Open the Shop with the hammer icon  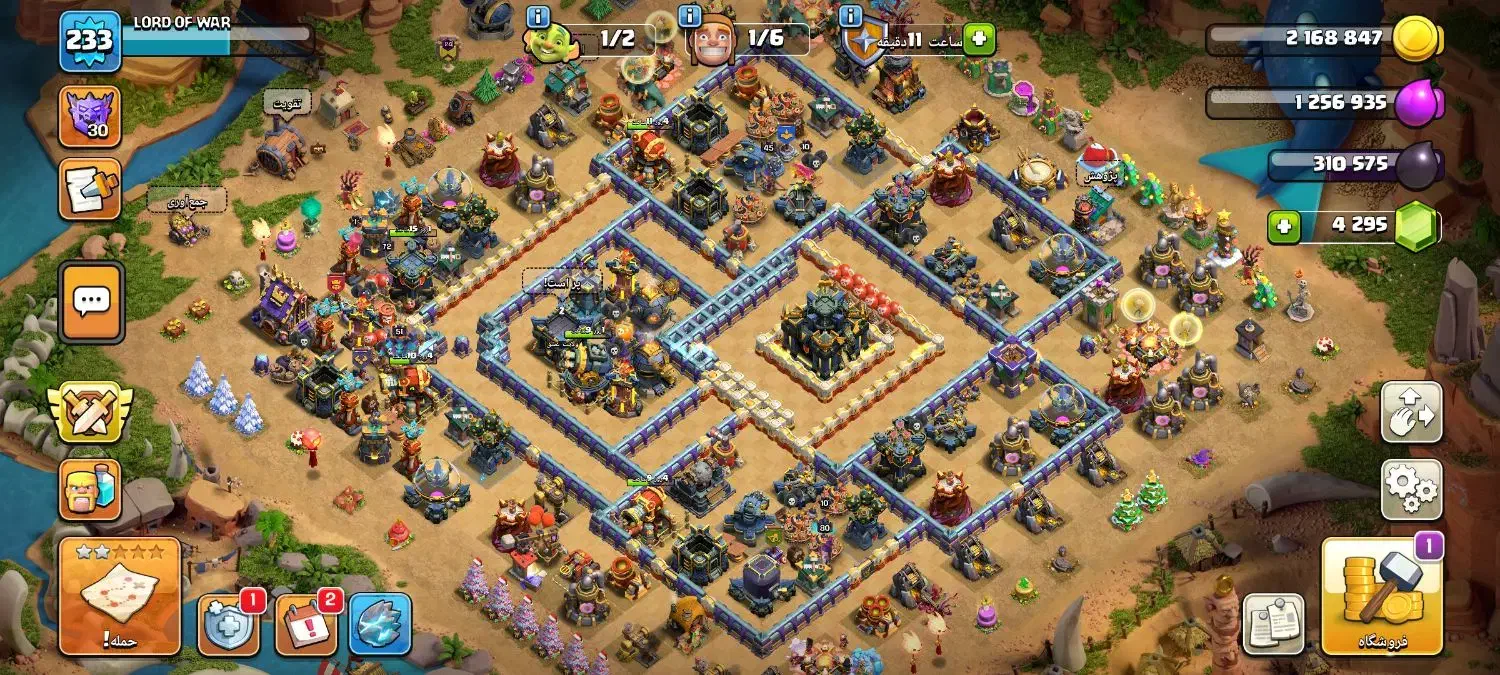point(1382,596)
